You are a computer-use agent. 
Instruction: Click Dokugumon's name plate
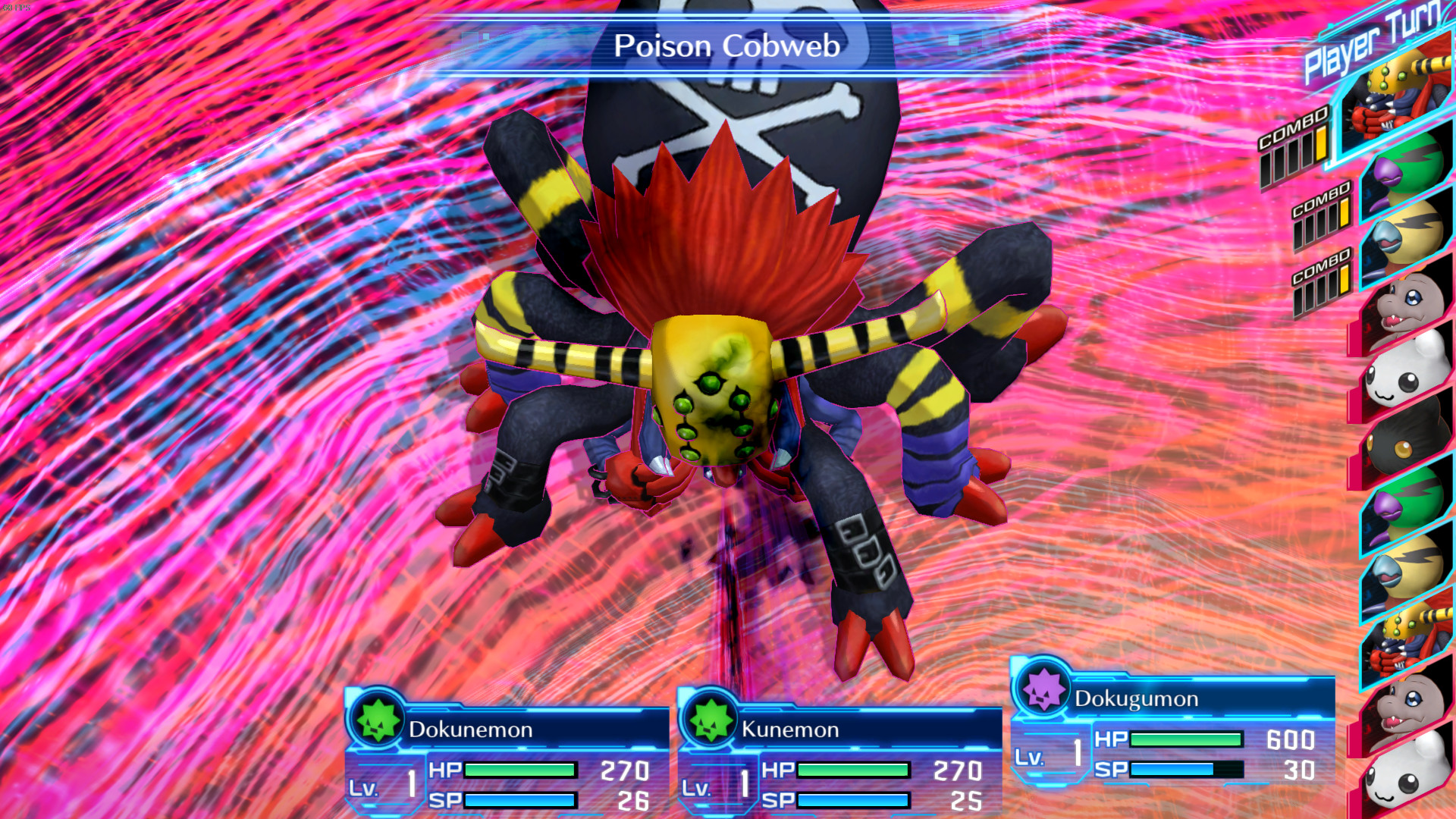point(1183,698)
